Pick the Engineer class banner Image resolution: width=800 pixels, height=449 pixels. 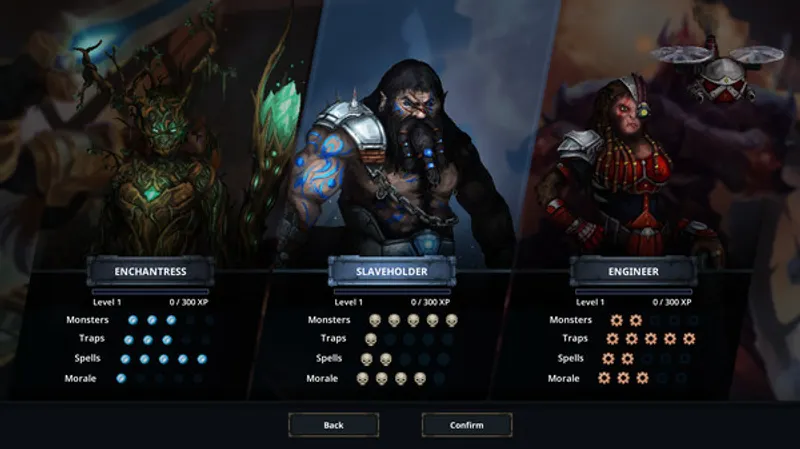[633, 270]
